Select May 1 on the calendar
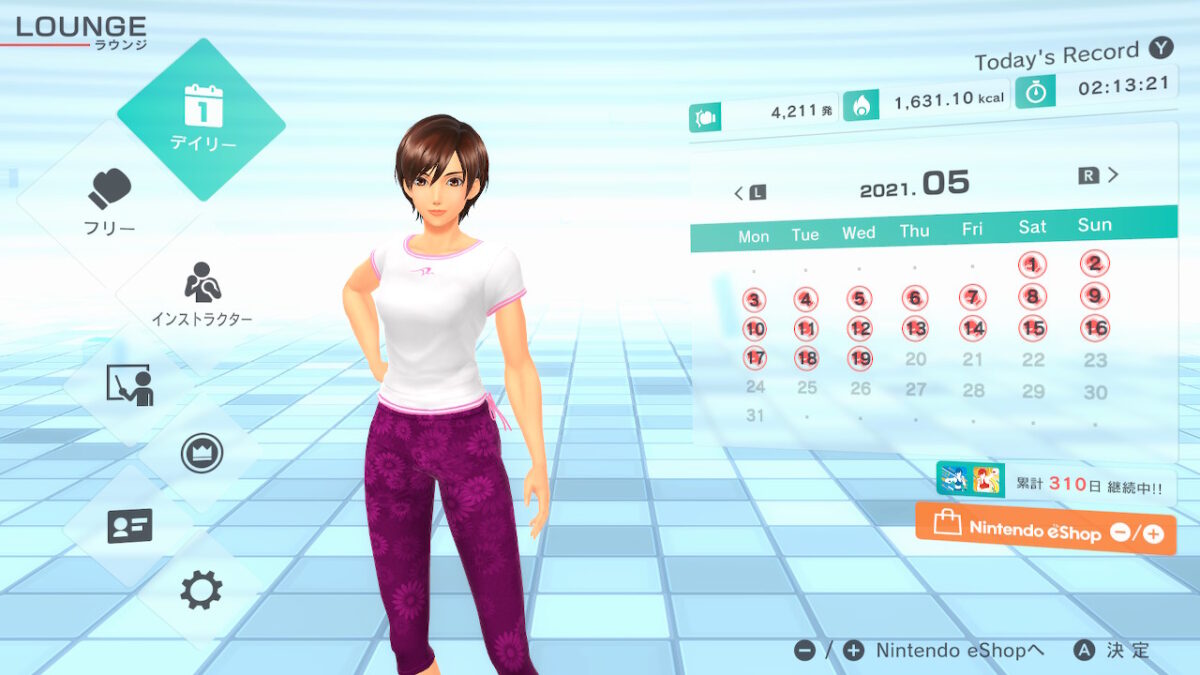Screen dimensions: 1200x675 [x=1033, y=265]
